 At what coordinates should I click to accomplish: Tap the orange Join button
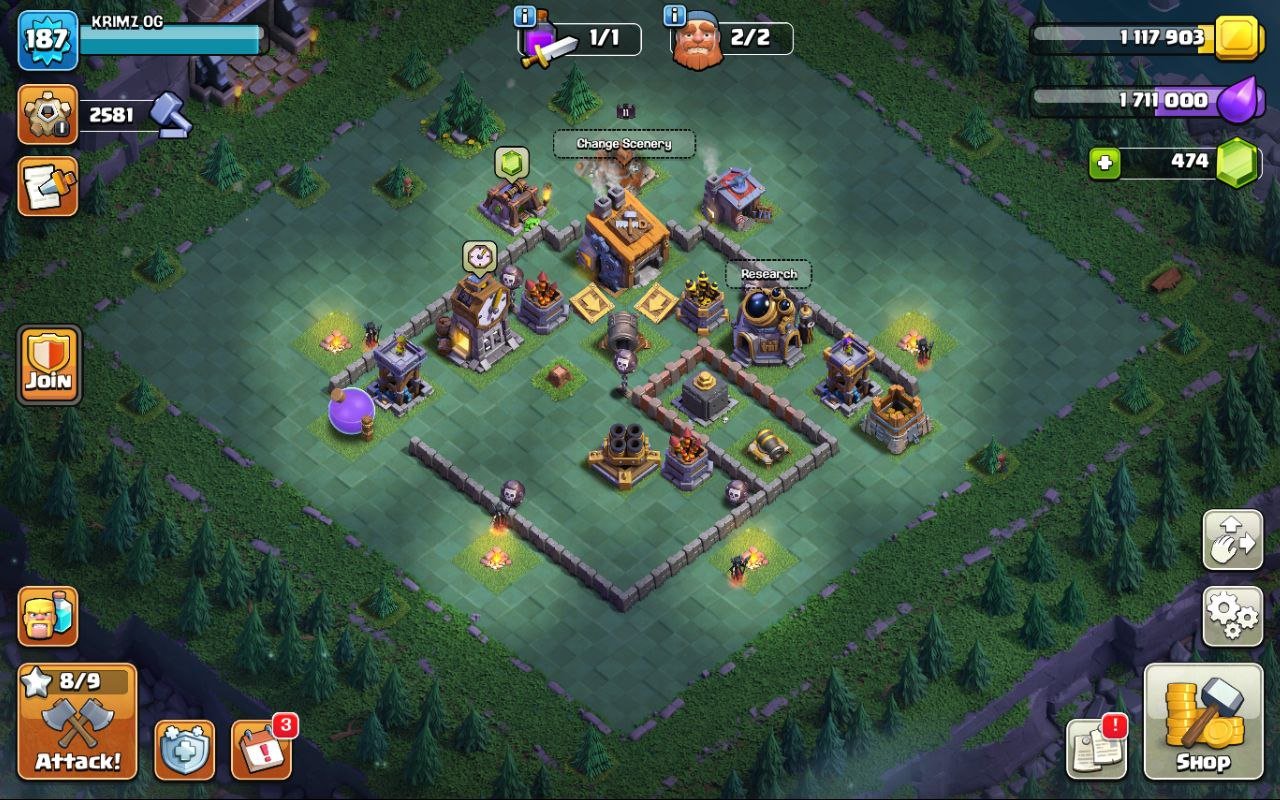pyautogui.click(x=49, y=364)
